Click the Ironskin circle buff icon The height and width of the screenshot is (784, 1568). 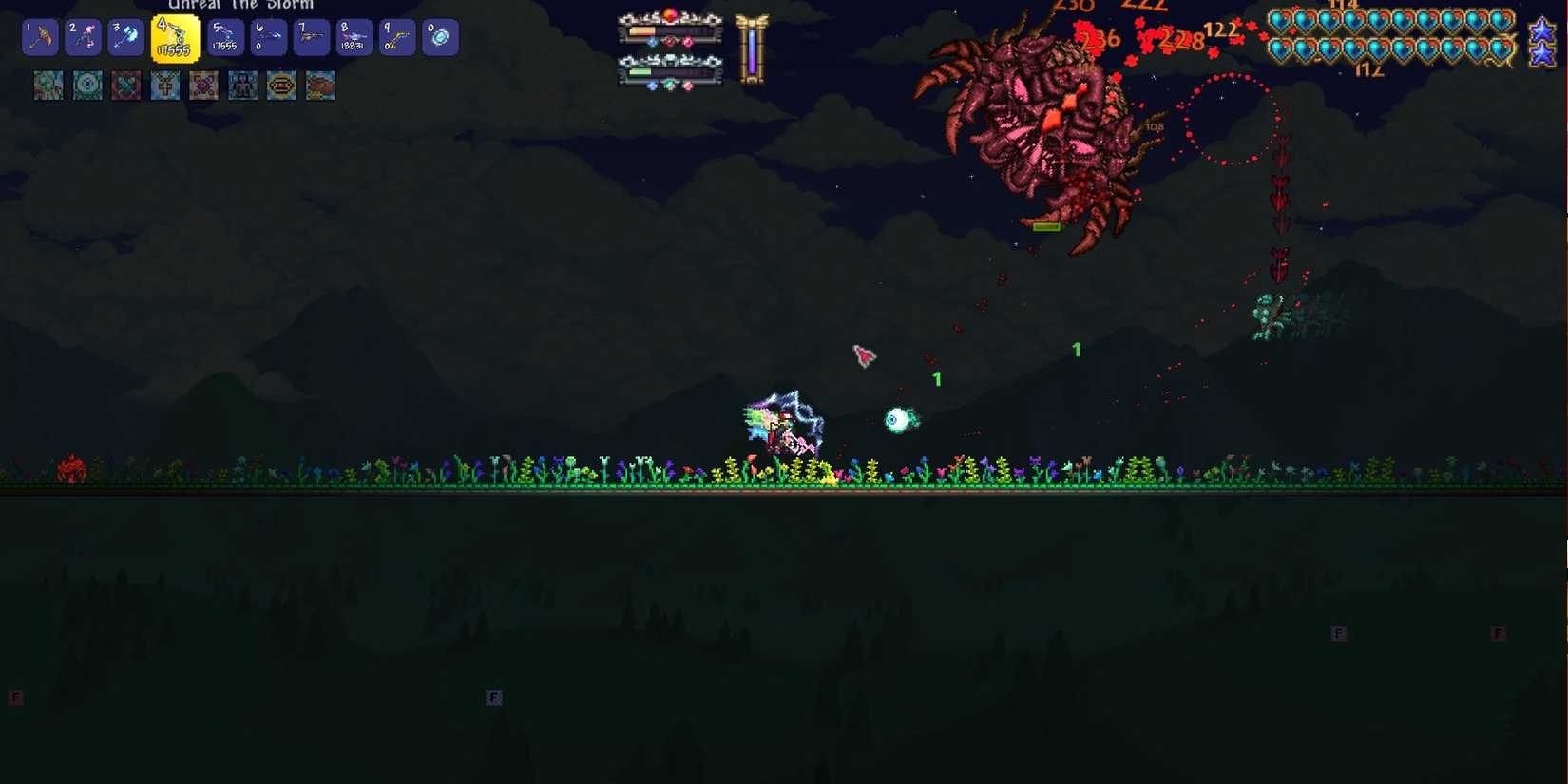coord(87,86)
